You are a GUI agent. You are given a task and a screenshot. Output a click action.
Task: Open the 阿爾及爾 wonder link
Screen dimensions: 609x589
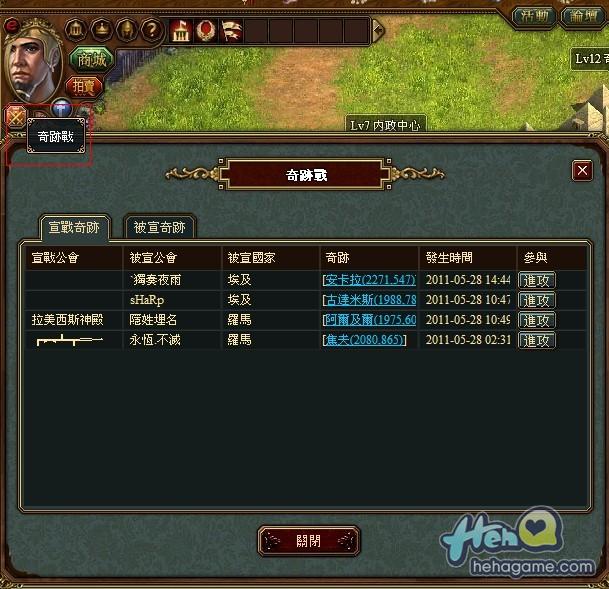369,320
